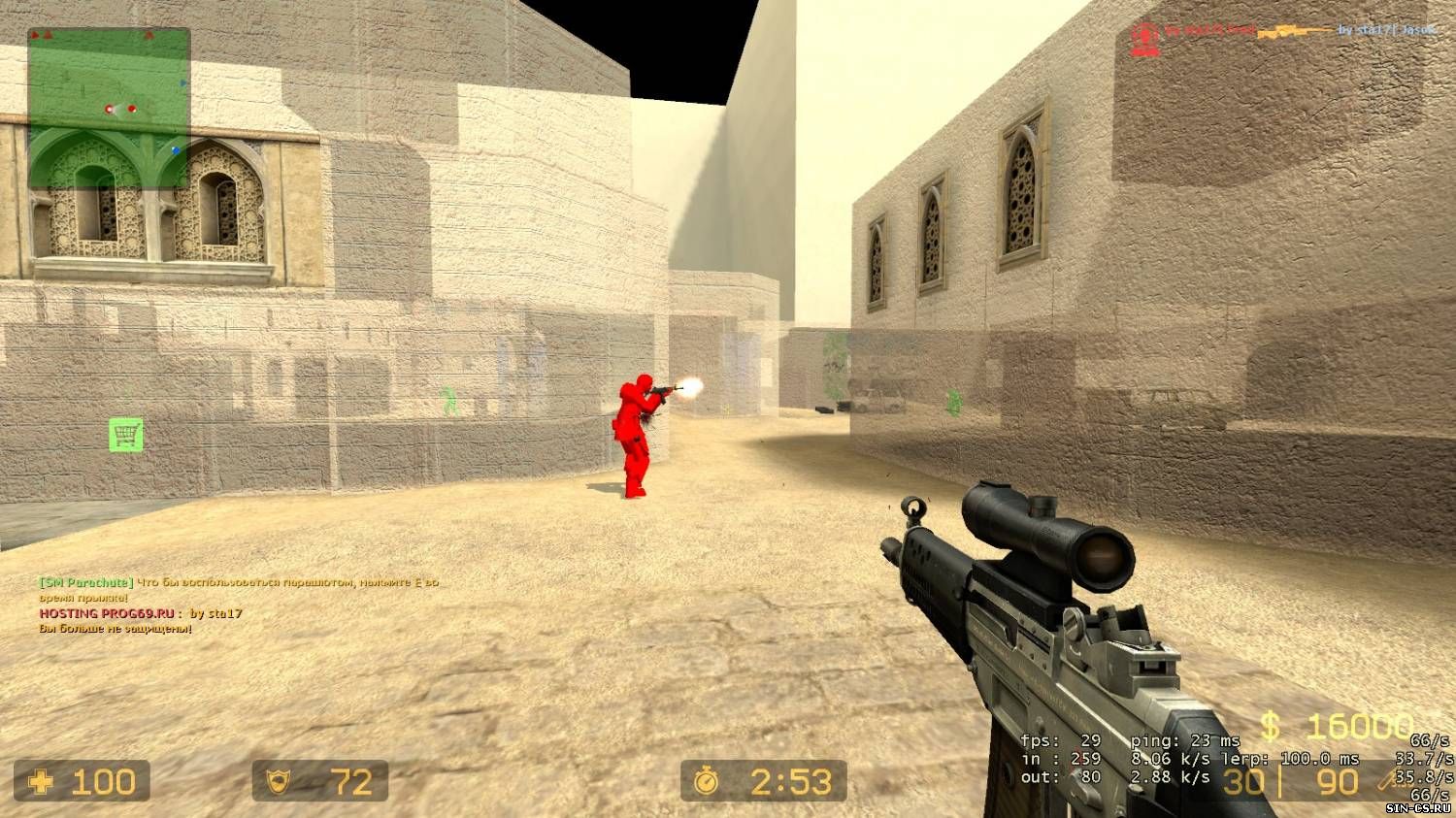Image resolution: width=1456 pixels, height=818 pixels.
Task: Click the green radar minimap
Action: [109, 107]
